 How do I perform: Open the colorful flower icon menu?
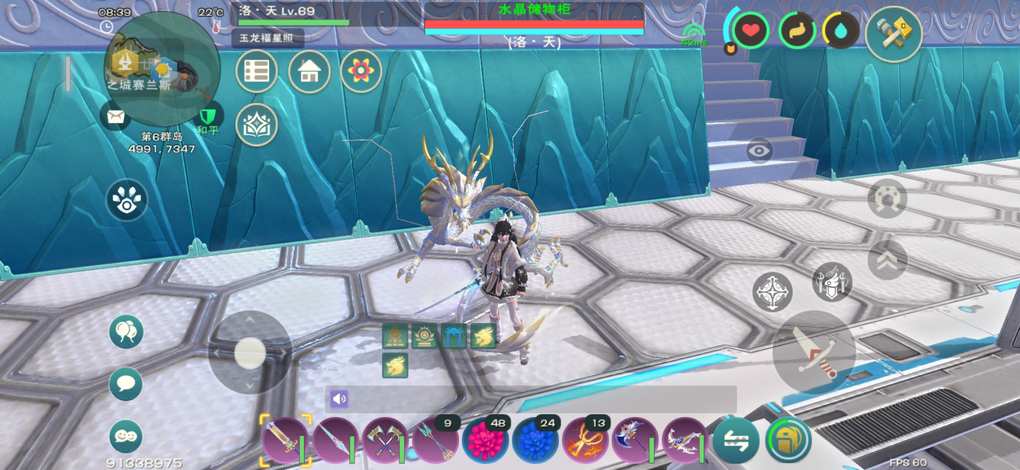click(x=361, y=71)
